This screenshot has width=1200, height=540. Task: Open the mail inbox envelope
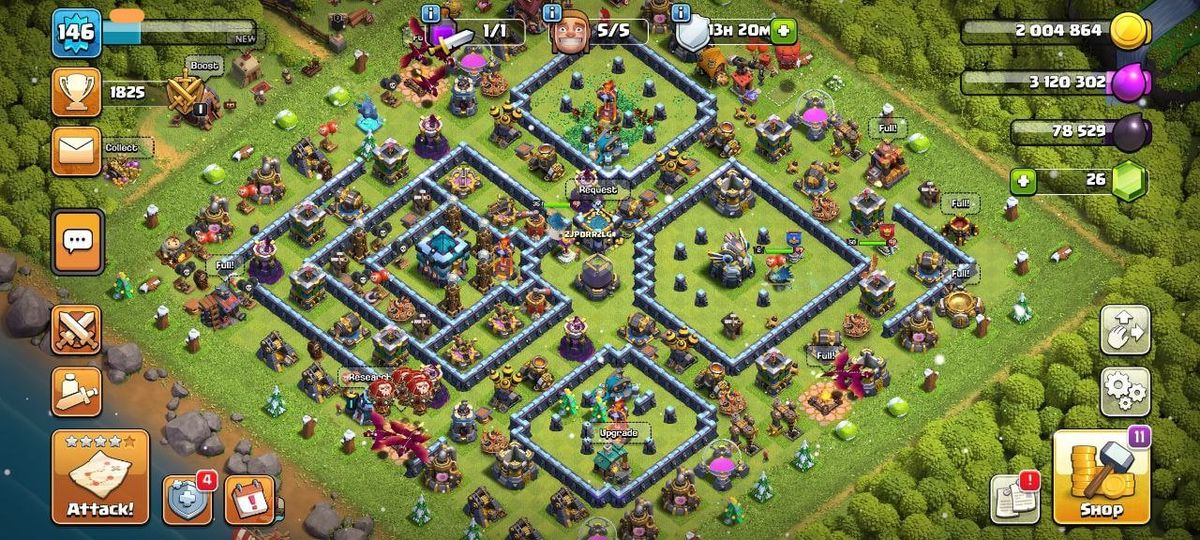[77, 150]
